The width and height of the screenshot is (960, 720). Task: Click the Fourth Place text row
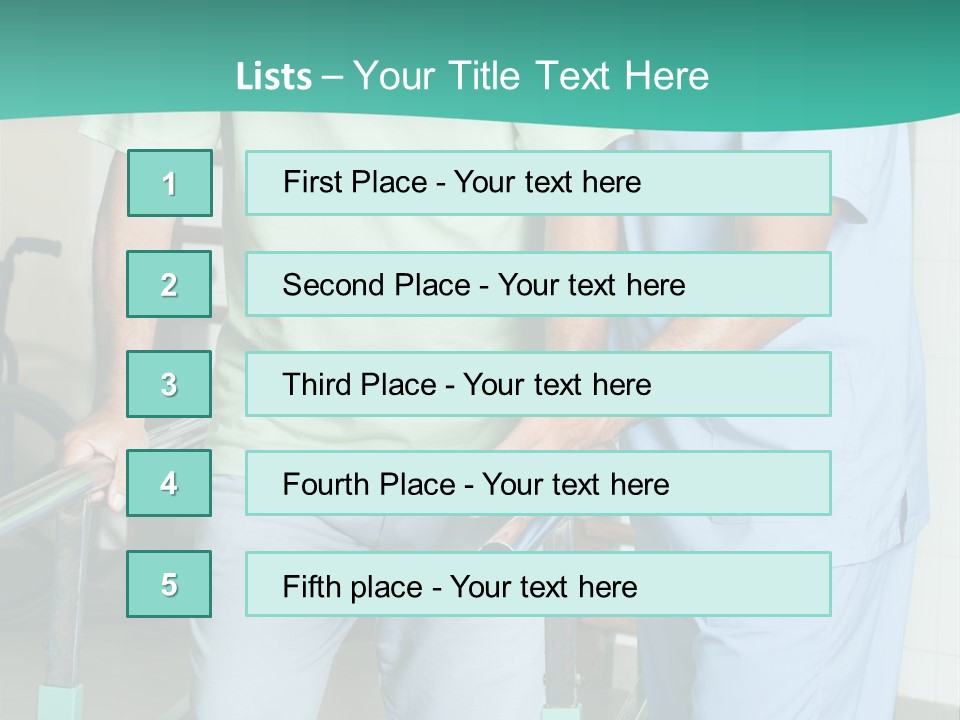[x=538, y=483]
